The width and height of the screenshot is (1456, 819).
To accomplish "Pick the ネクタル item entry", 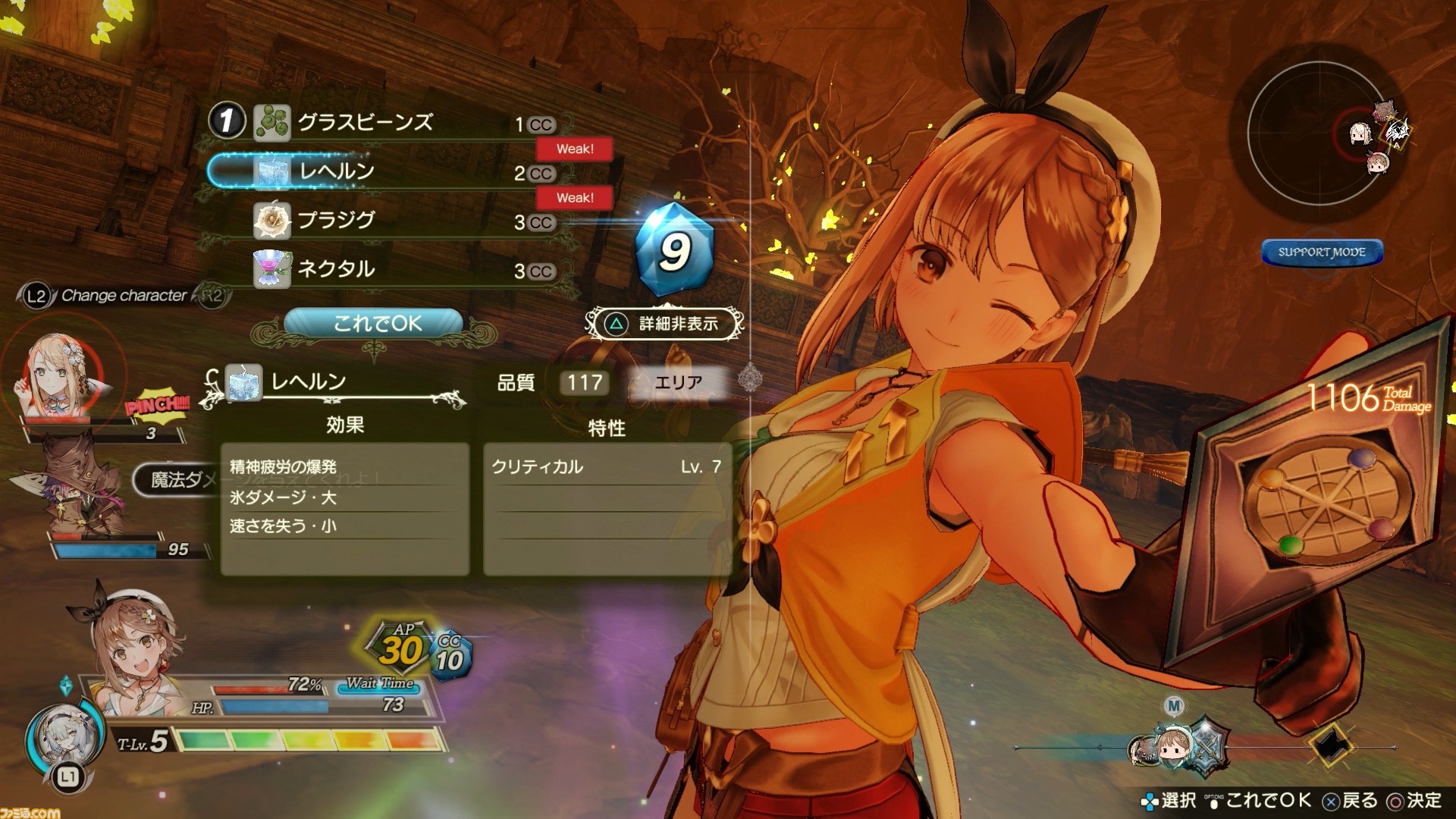I will tap(336, 269).
